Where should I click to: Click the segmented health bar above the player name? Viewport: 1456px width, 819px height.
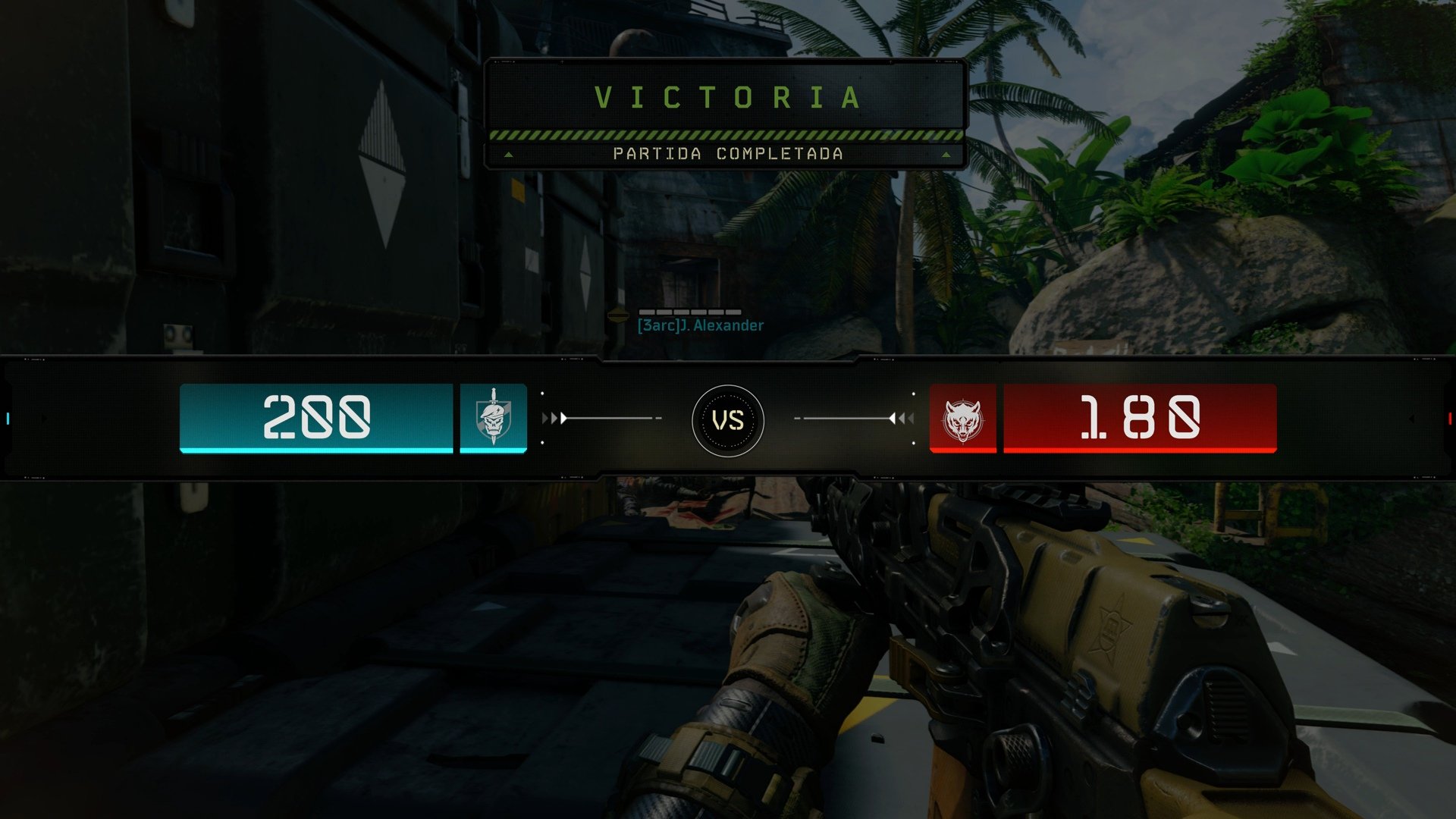tap(690, 312)
